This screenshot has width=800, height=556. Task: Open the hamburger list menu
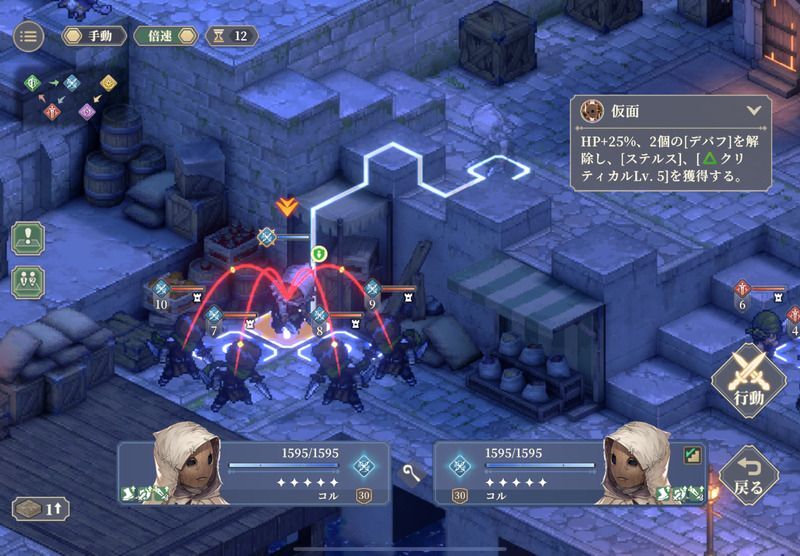pyautogui.click(x=28, y=37)
